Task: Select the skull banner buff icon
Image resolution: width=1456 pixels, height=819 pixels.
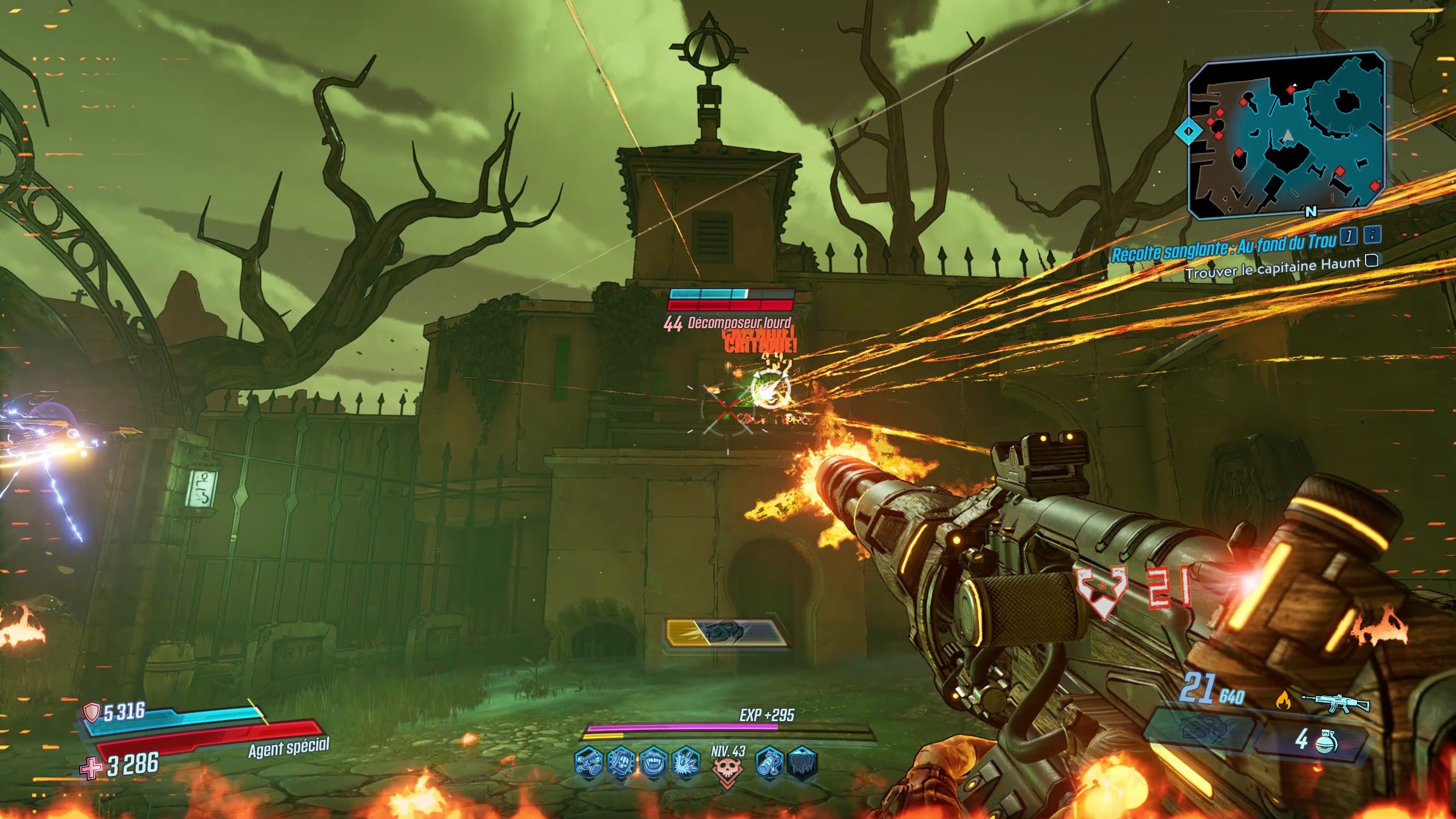Action: (x=621, y=762)
